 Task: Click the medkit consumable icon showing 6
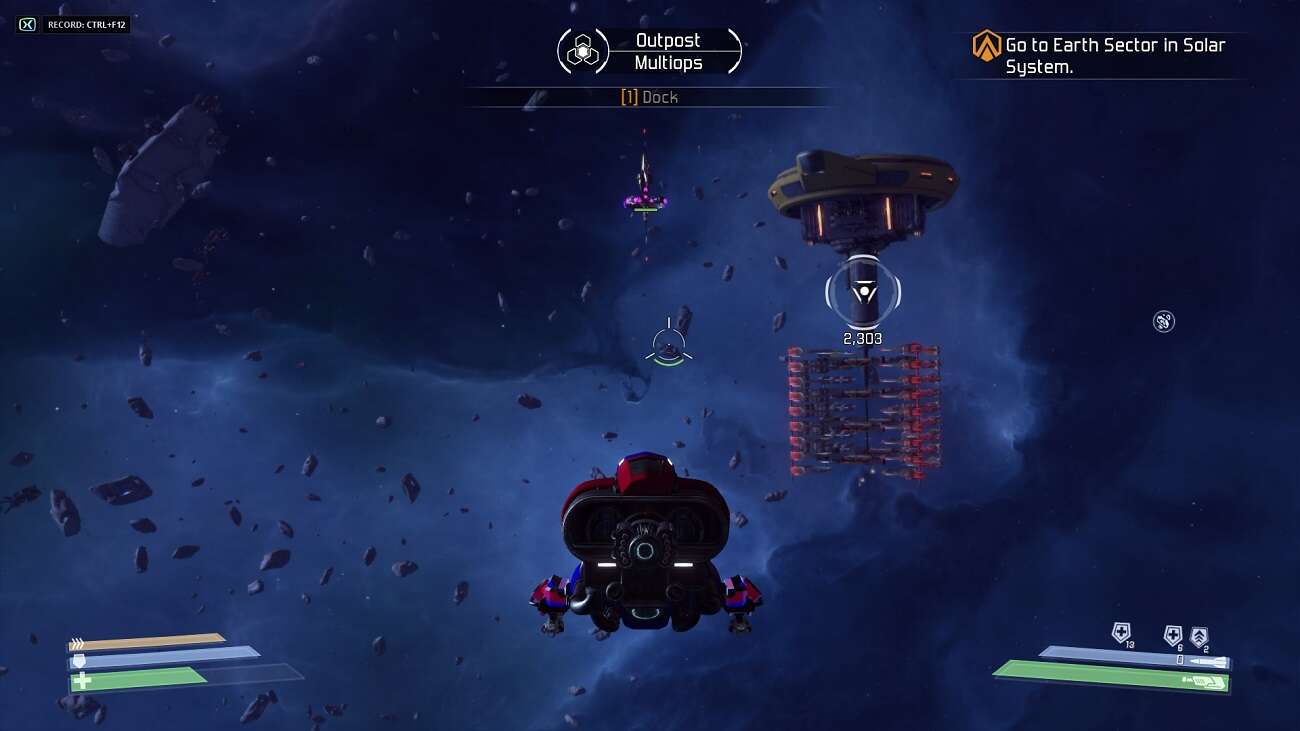[1173, 634]
